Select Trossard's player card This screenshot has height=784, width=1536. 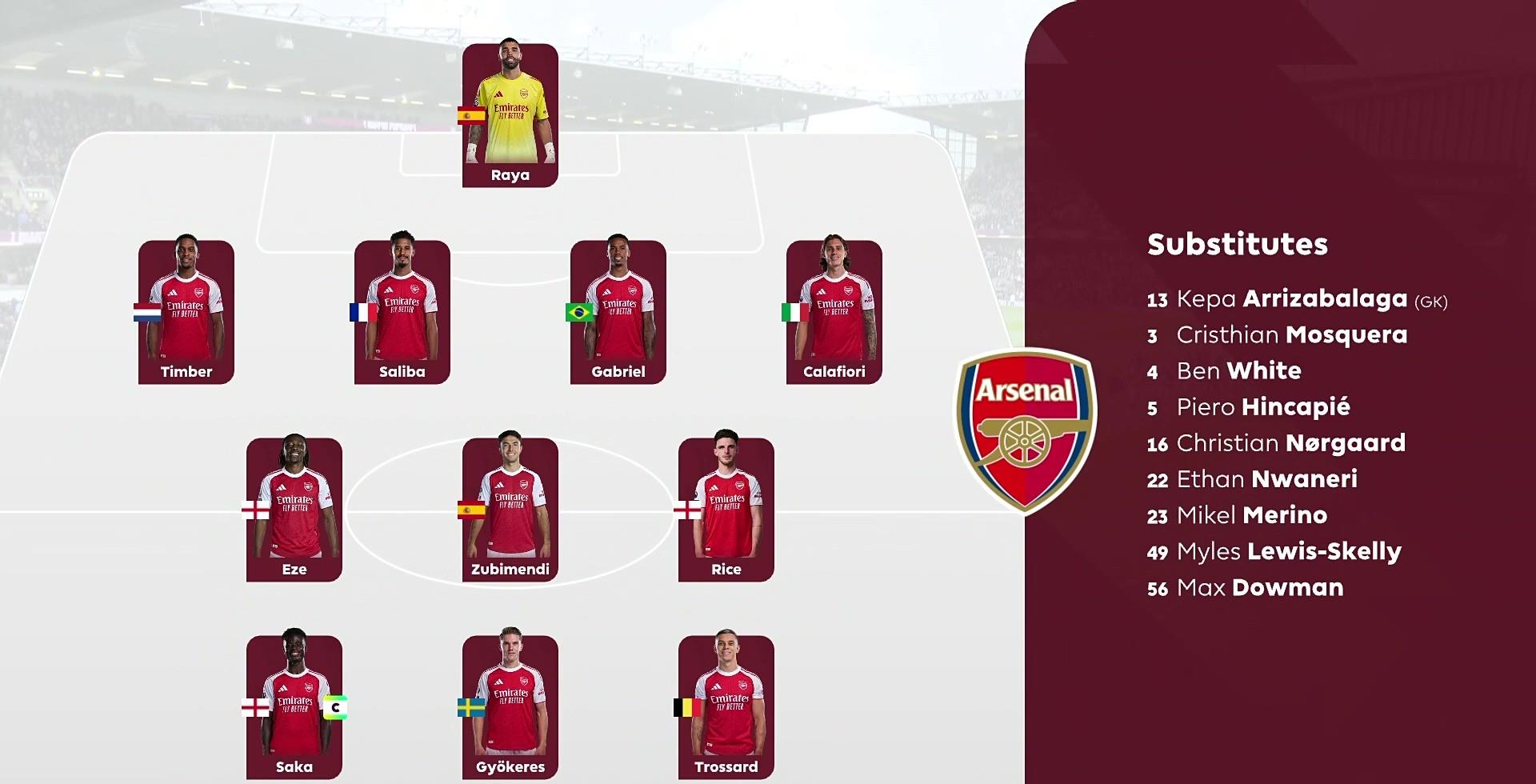pos(726,707)
